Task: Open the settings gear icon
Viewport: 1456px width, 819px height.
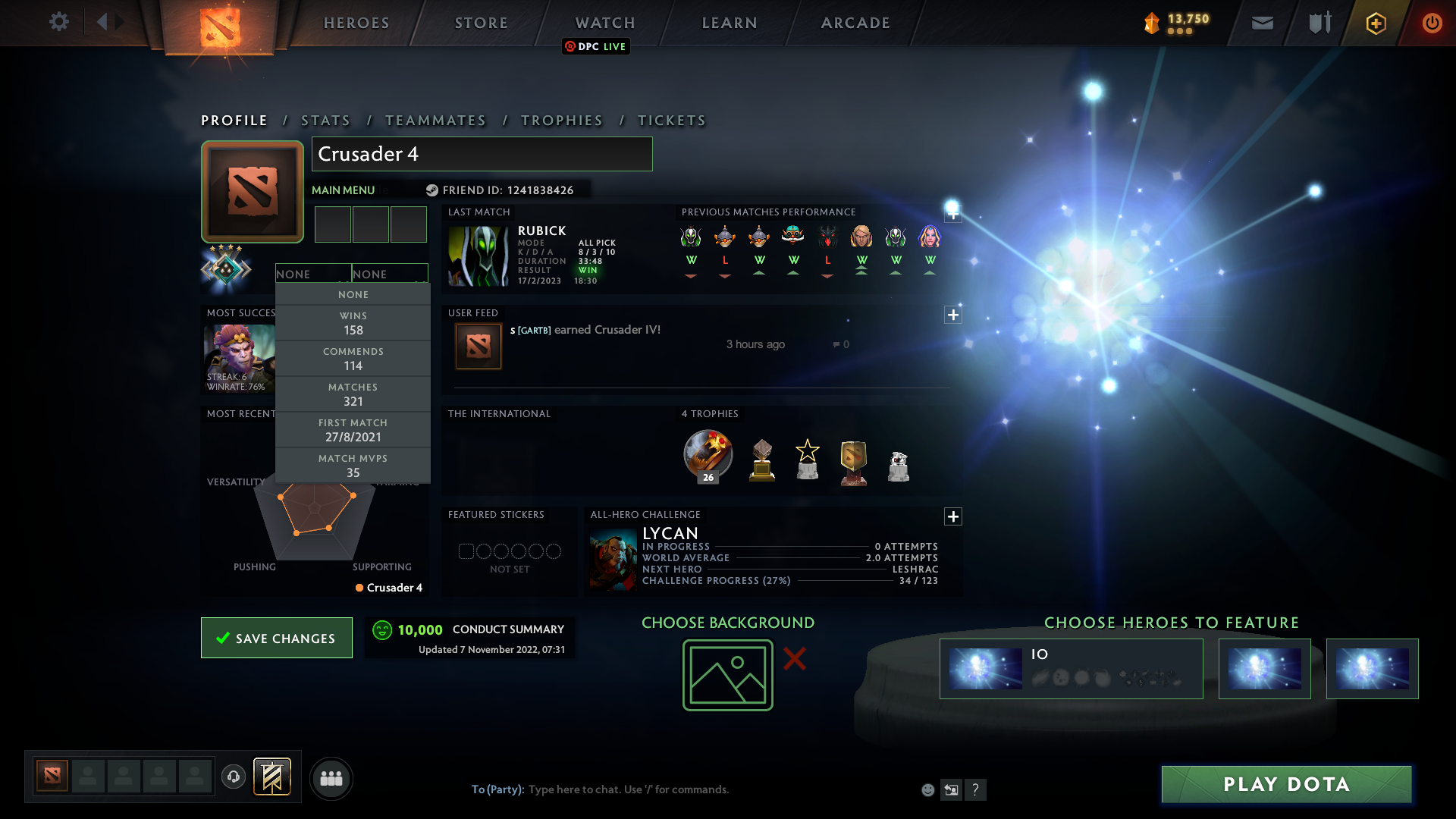Action: [x=59, y=23]
